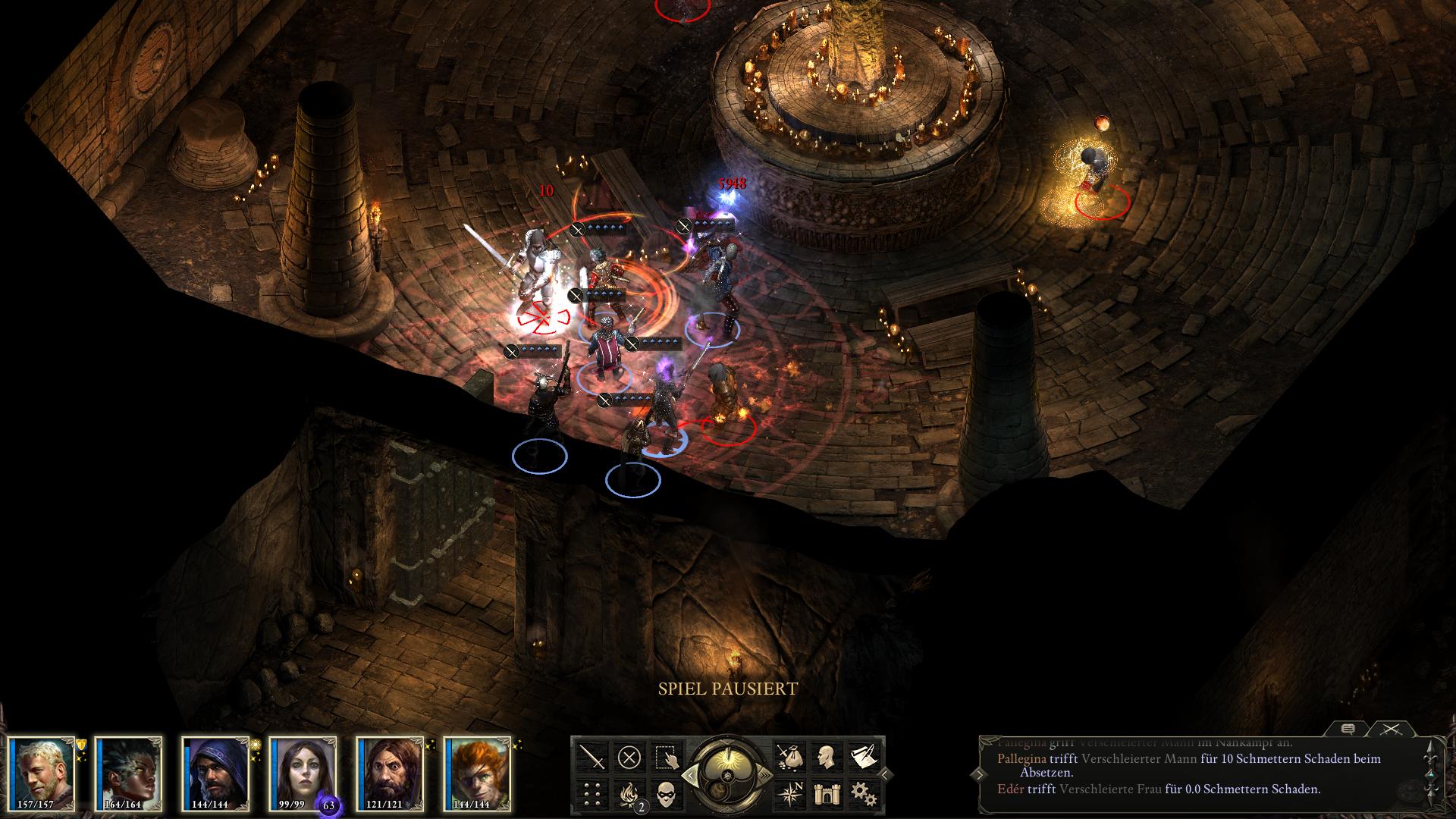The image size is (1456, 819).
Task: Open the area map compass icon
Action: [x=789, y=793]
